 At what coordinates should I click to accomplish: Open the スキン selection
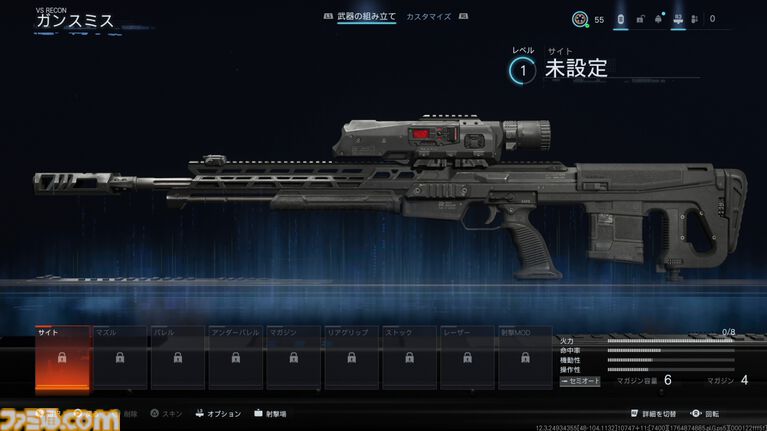170,412
